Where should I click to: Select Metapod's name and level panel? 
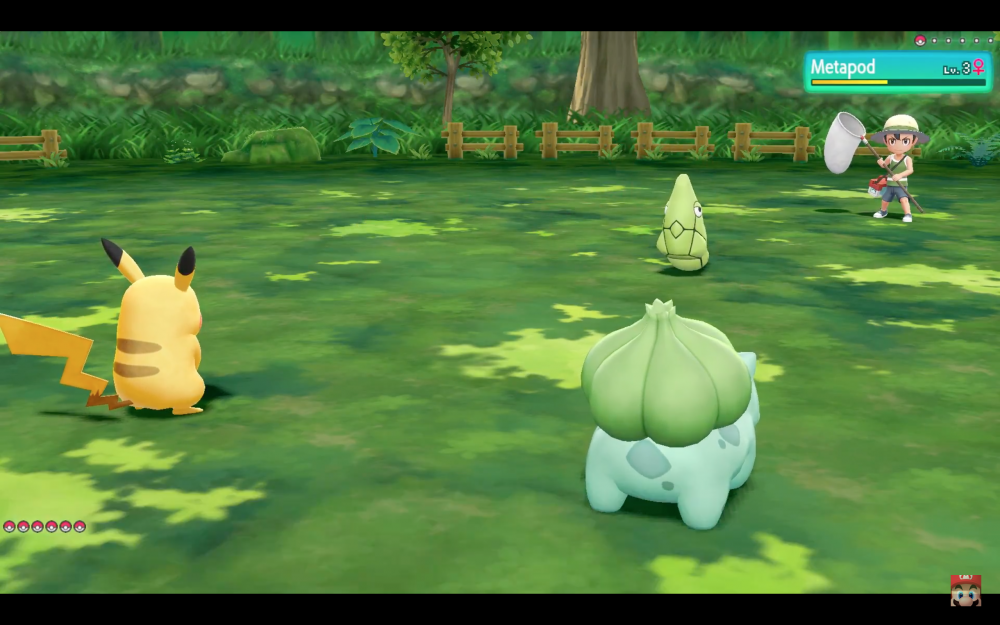[x=897, y=71]
